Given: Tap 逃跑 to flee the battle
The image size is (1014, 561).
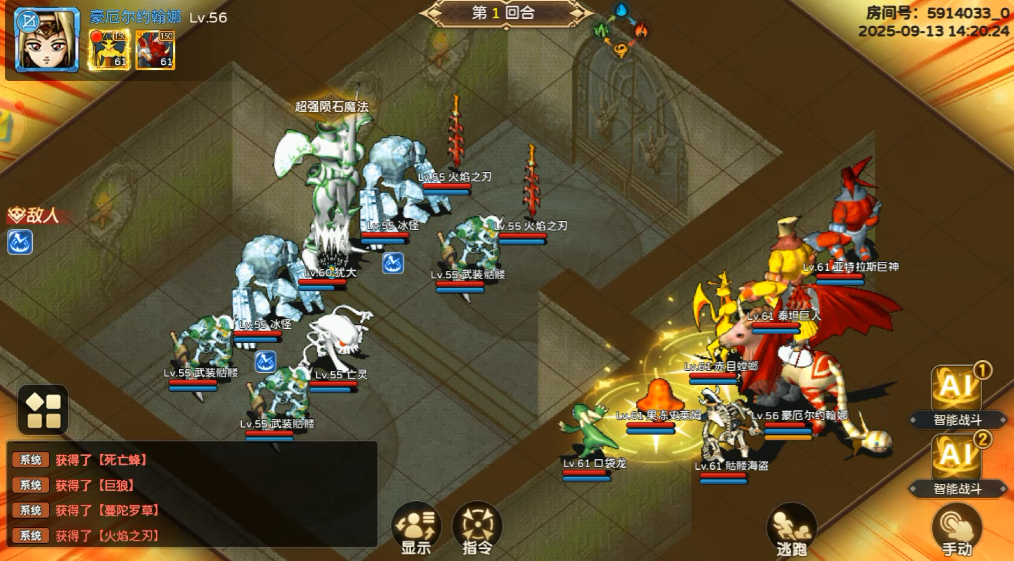Looking at the screenshot, I should click(791, 528).
